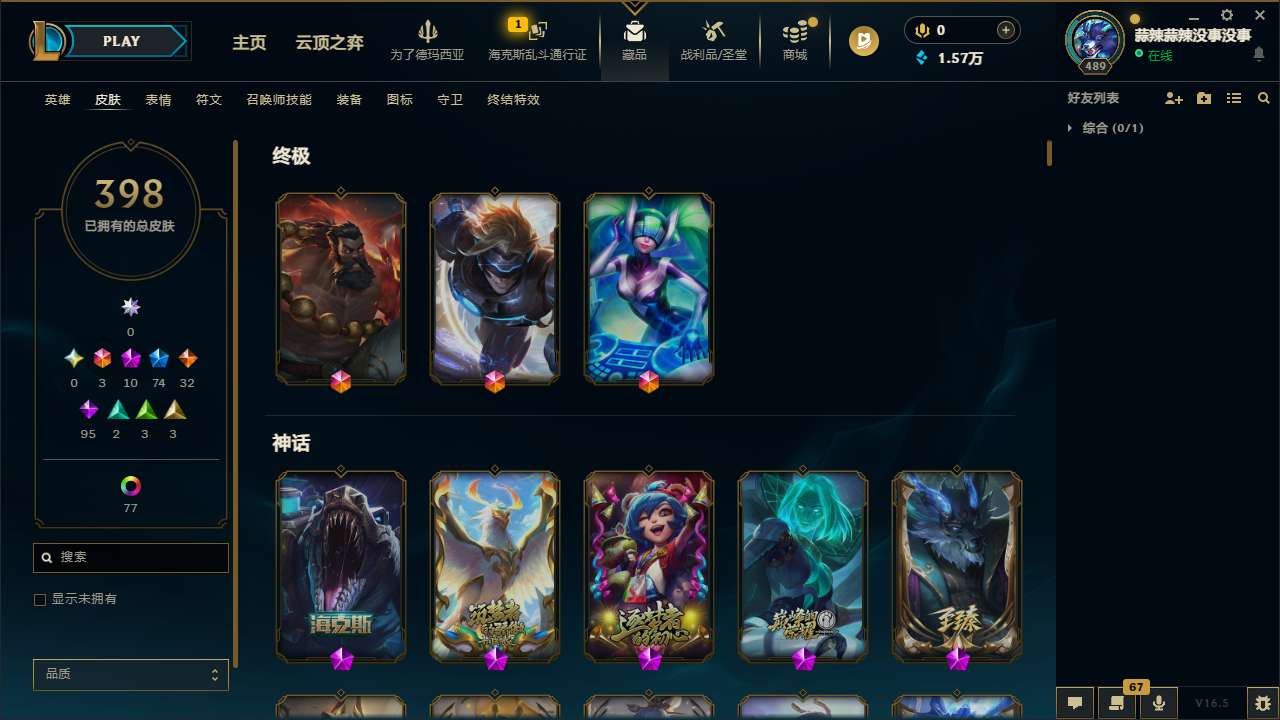Select the chroma color wheel filter
Viewport: 1280px width, 720px height.
[x=130, y=485]
